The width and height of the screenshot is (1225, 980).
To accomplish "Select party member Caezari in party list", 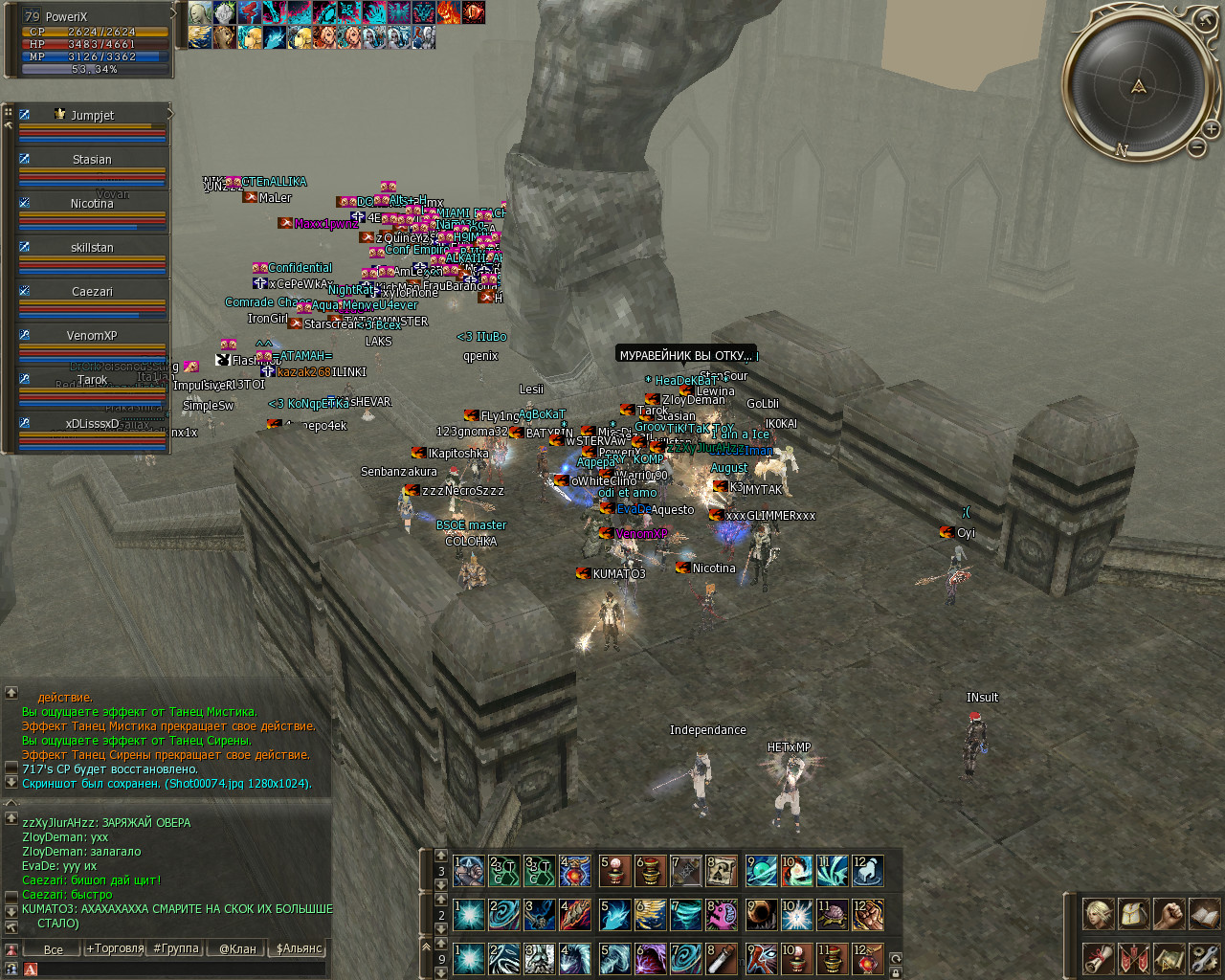I will click(x=92, y=292).
